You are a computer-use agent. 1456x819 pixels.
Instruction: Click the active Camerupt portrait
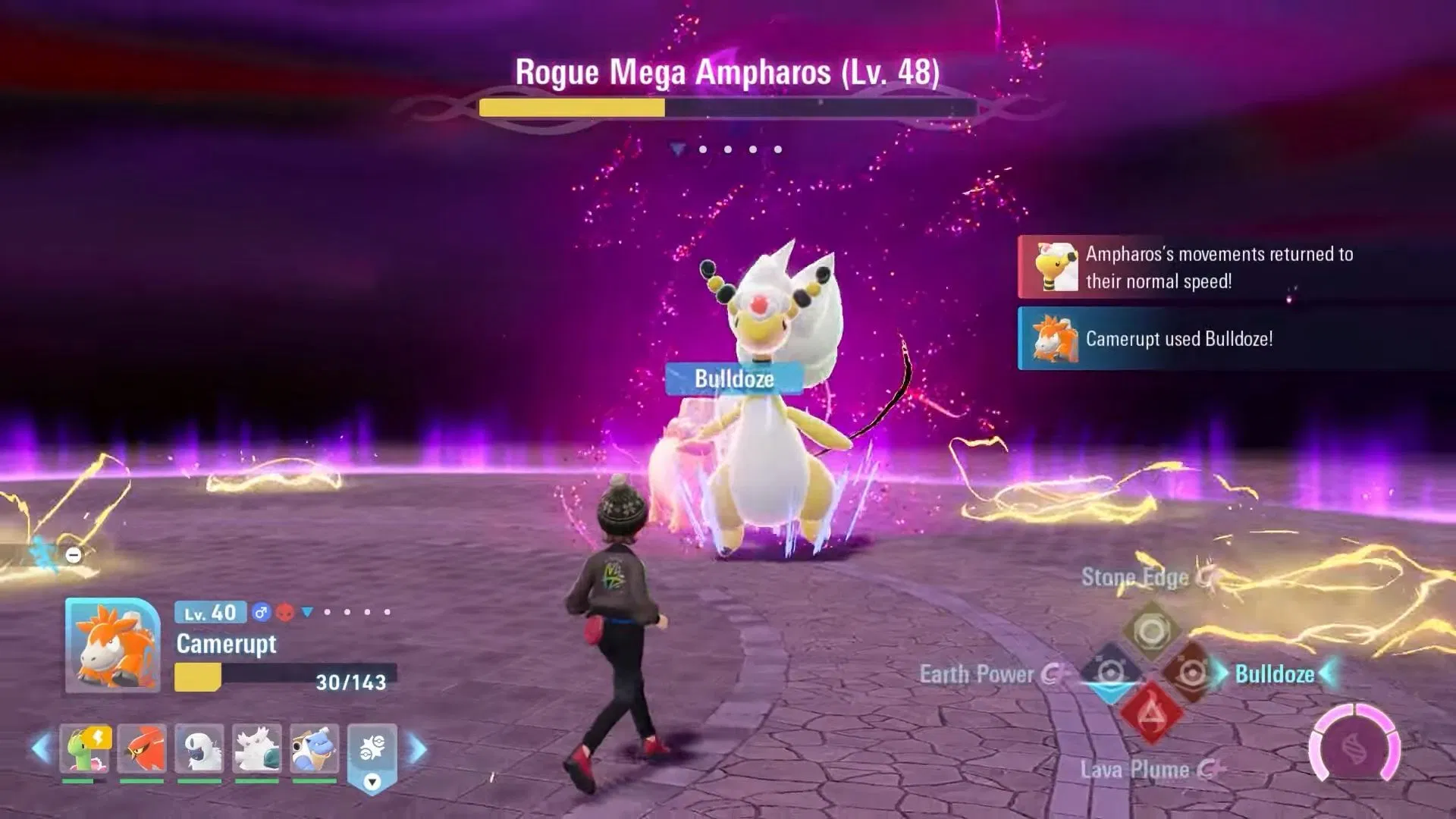(x=112, y=645)
